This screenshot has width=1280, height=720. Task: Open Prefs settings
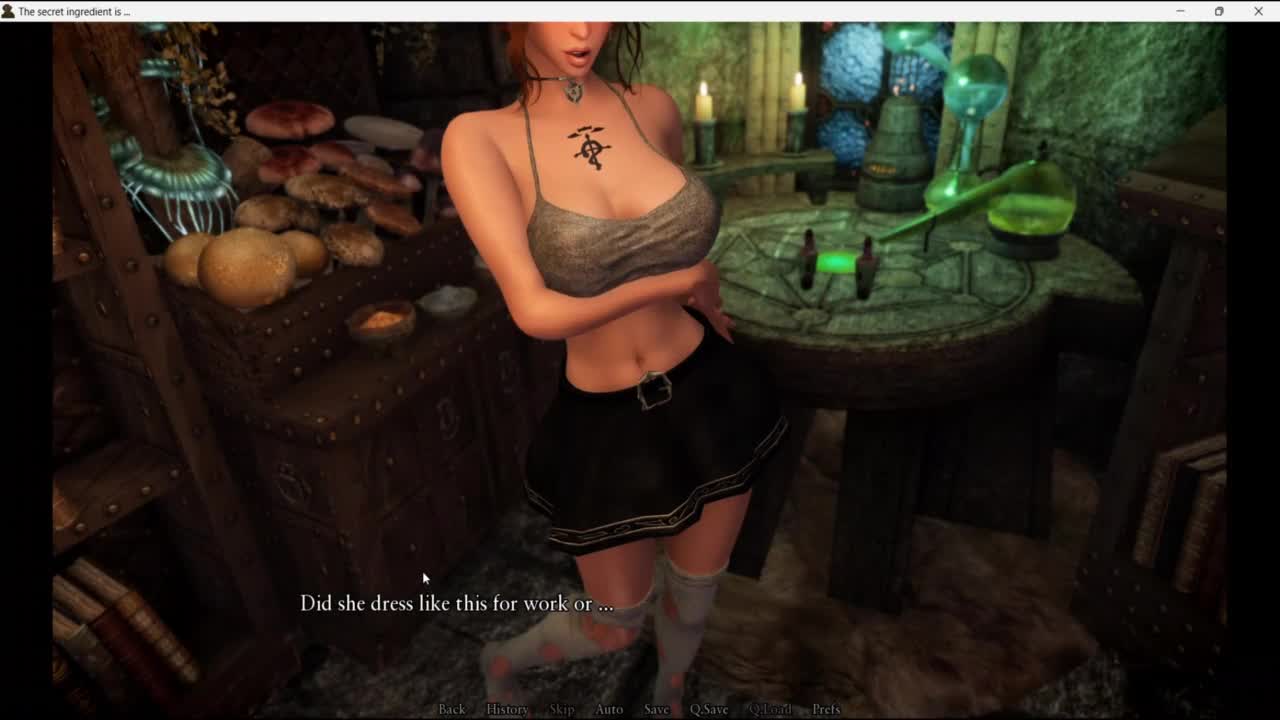tap(826, 709)
